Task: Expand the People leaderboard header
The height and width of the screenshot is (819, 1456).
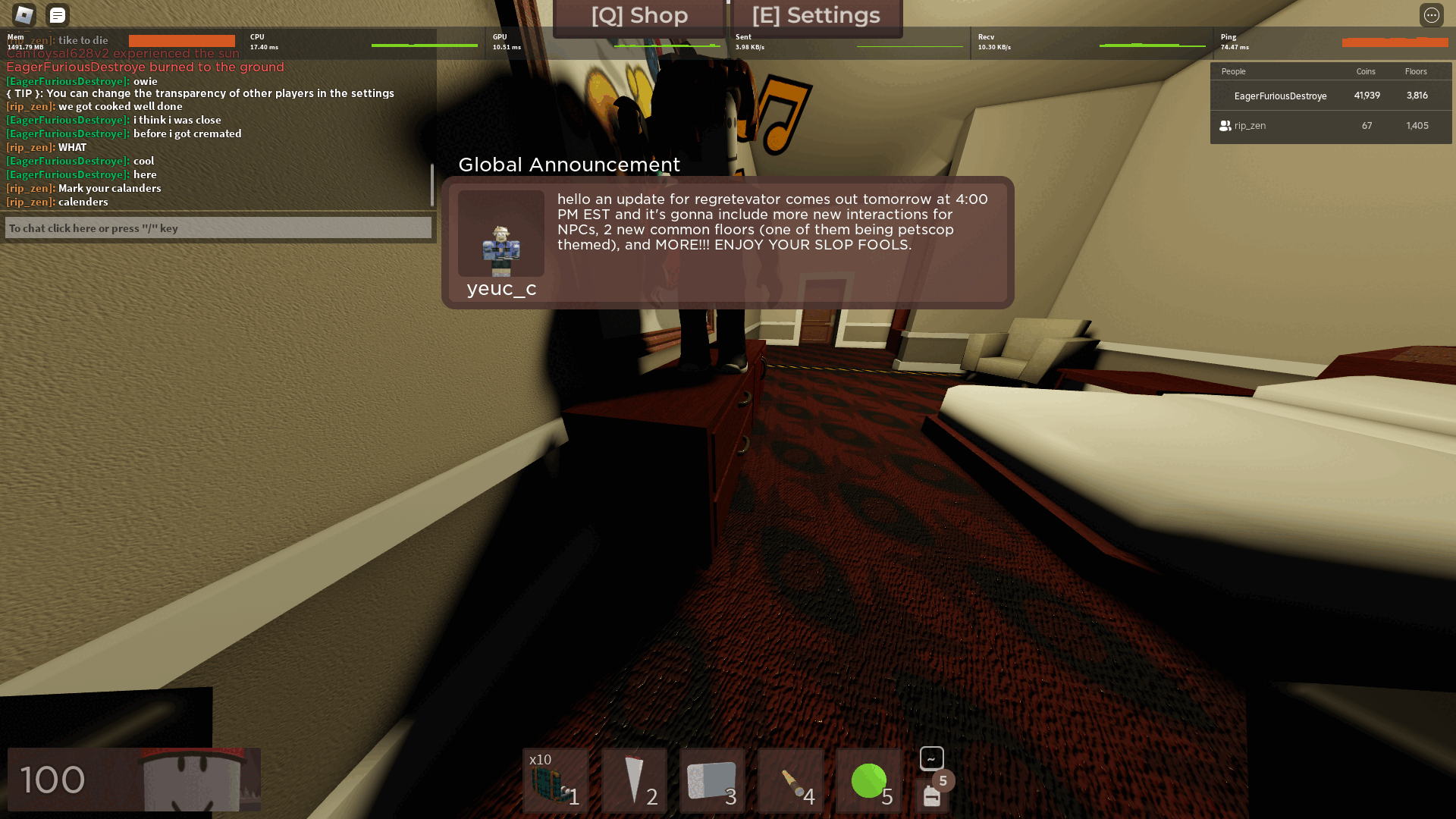Action: coord(1233,71)
